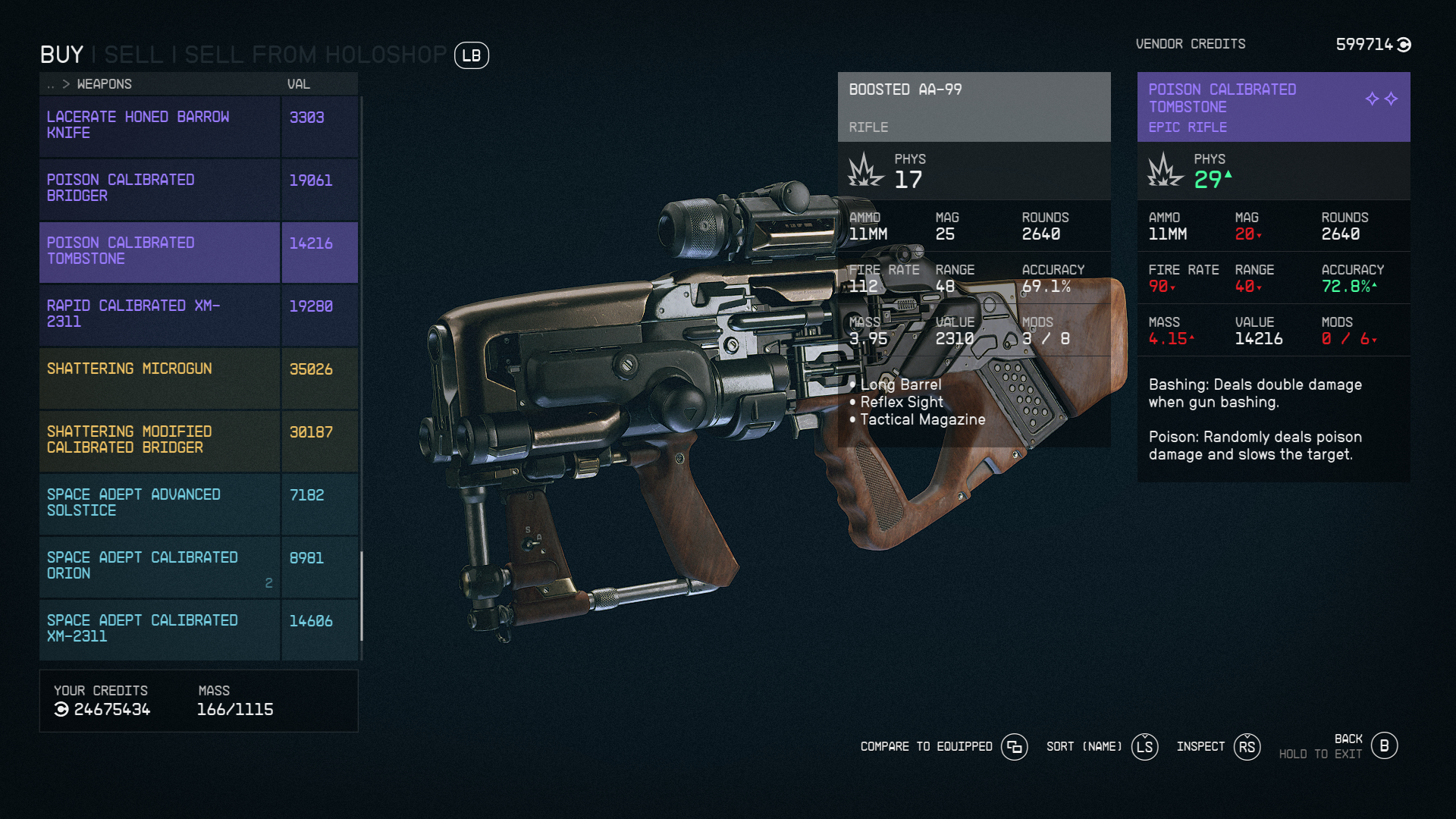Select the Sort (Name) LS stick icon
The width and height of the screenshot is (1456, 819).
(x=1145, y=747)
